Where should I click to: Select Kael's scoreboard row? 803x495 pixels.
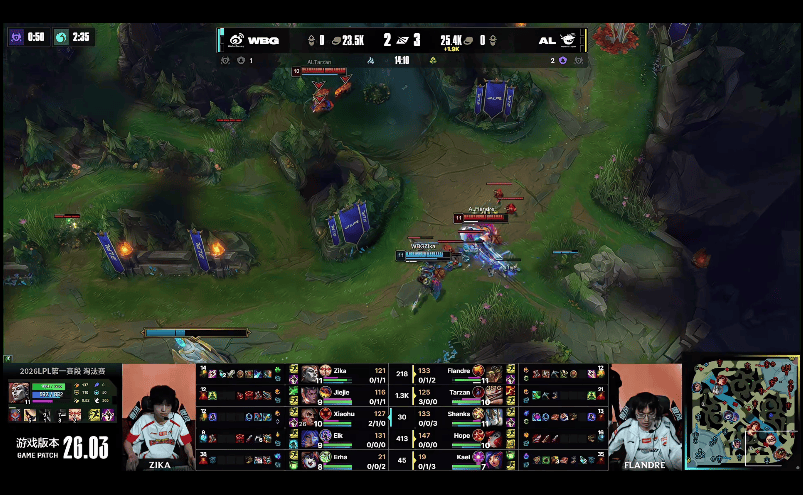click(463, 458)
